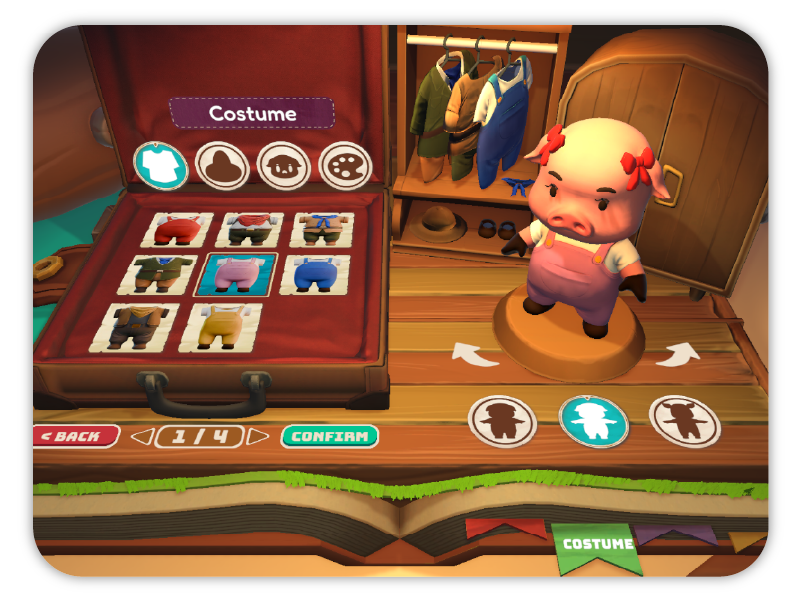The height and width of the screenshot is (601, 801).
Task: Open the green Costume bookmark tab
Action: click(x=597, y=544)
